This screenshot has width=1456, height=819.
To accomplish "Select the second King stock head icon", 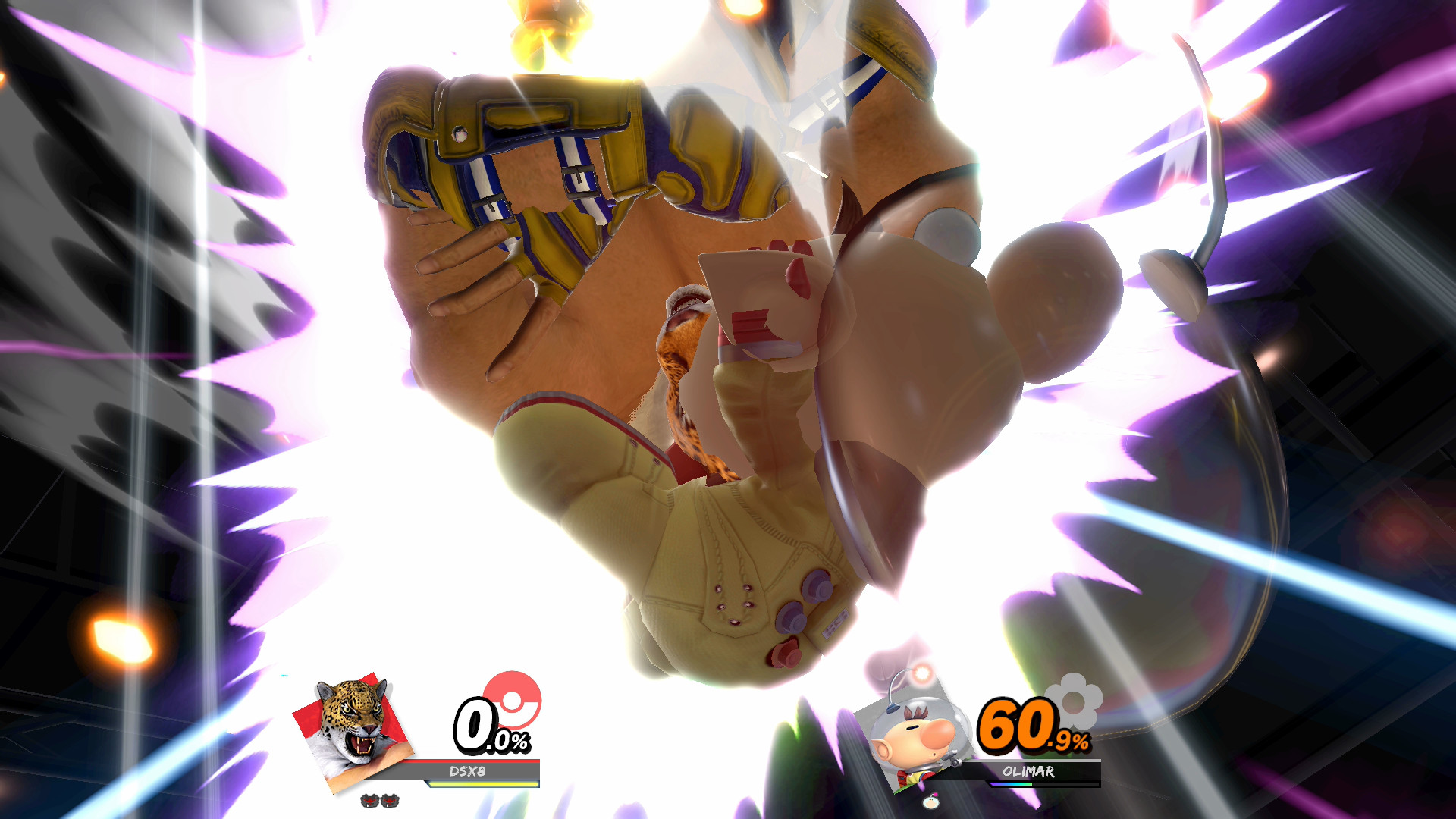I will click(389, 800).
